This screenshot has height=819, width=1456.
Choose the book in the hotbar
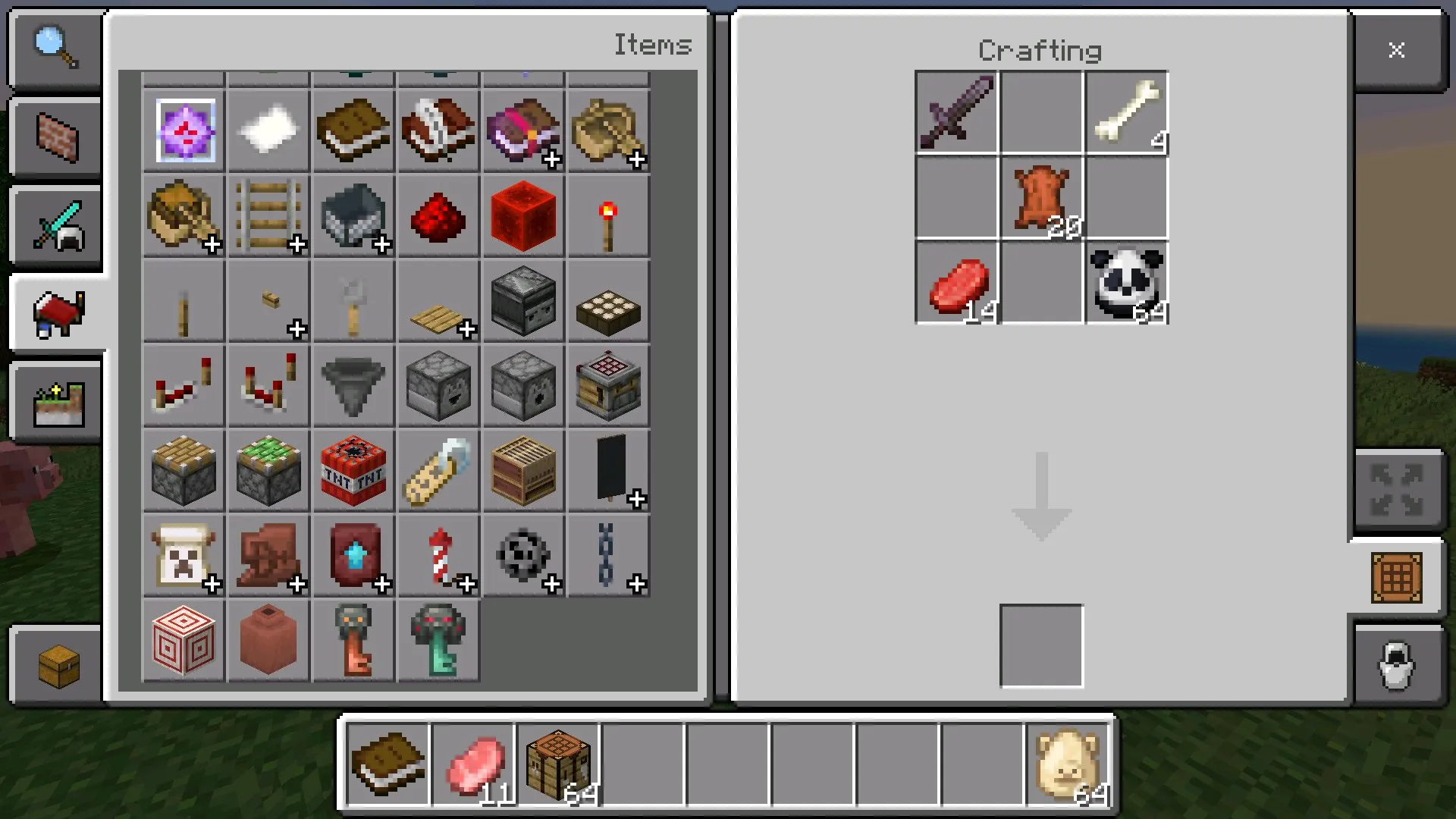pos(388,763)
